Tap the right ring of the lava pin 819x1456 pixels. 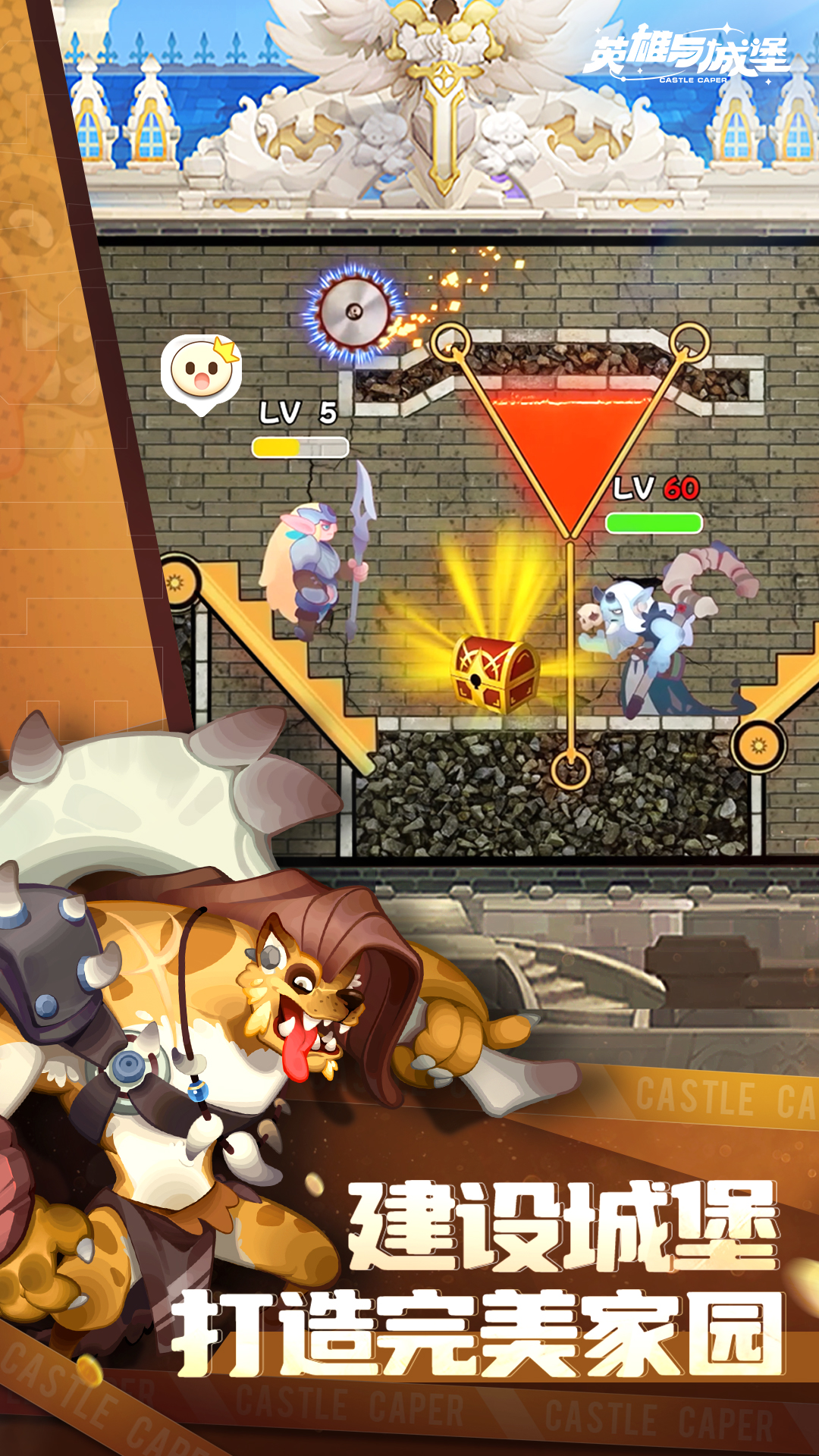click(689, 342)
